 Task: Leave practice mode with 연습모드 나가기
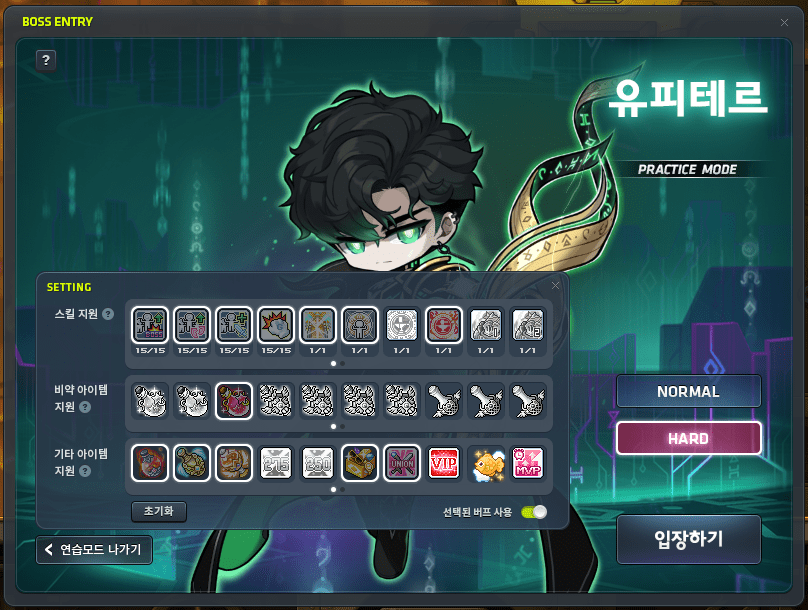[x=95, y=549]
